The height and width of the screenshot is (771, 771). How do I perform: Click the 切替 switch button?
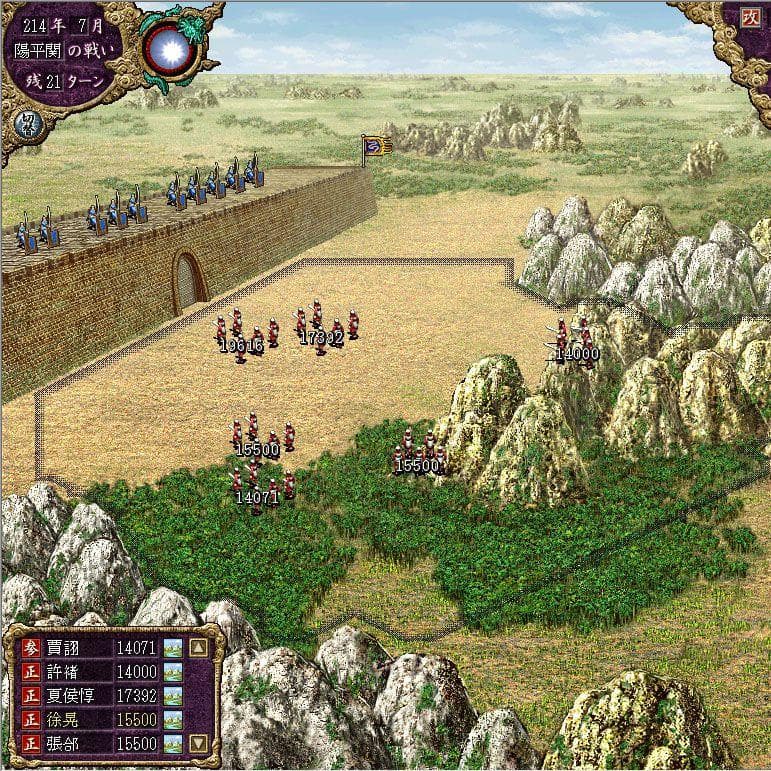[x=22, y=126]
